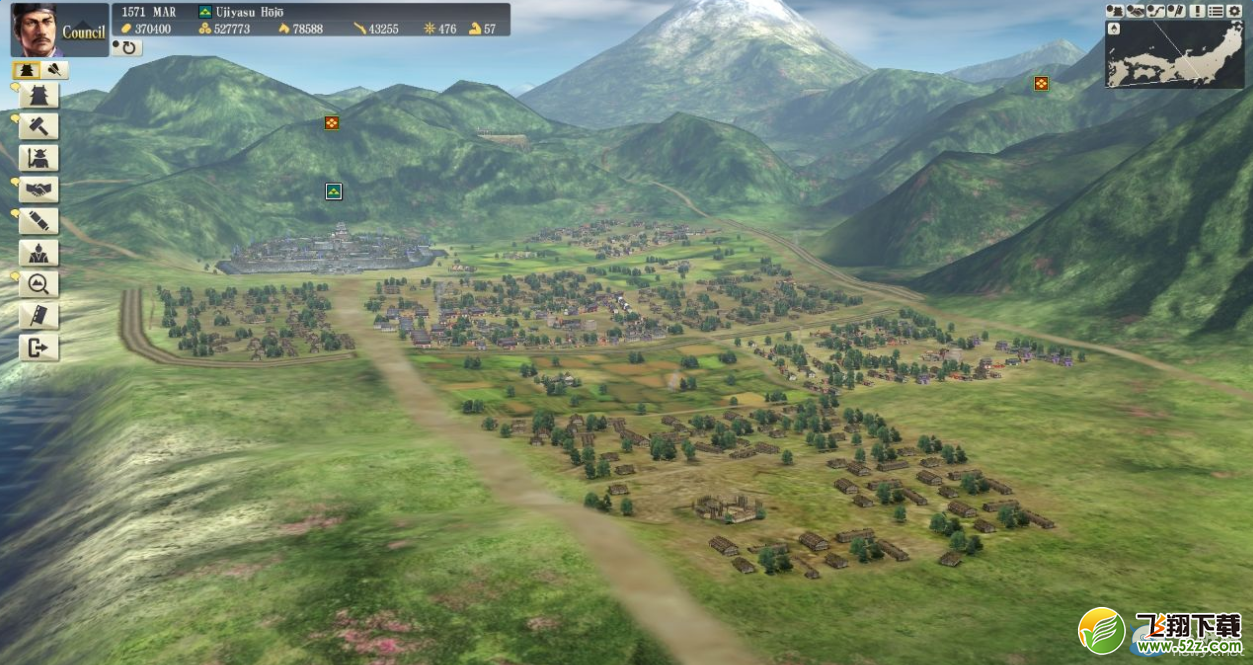Open the list view button
The height and width of the screenshot is (665, 1253).
[1215, 11]
